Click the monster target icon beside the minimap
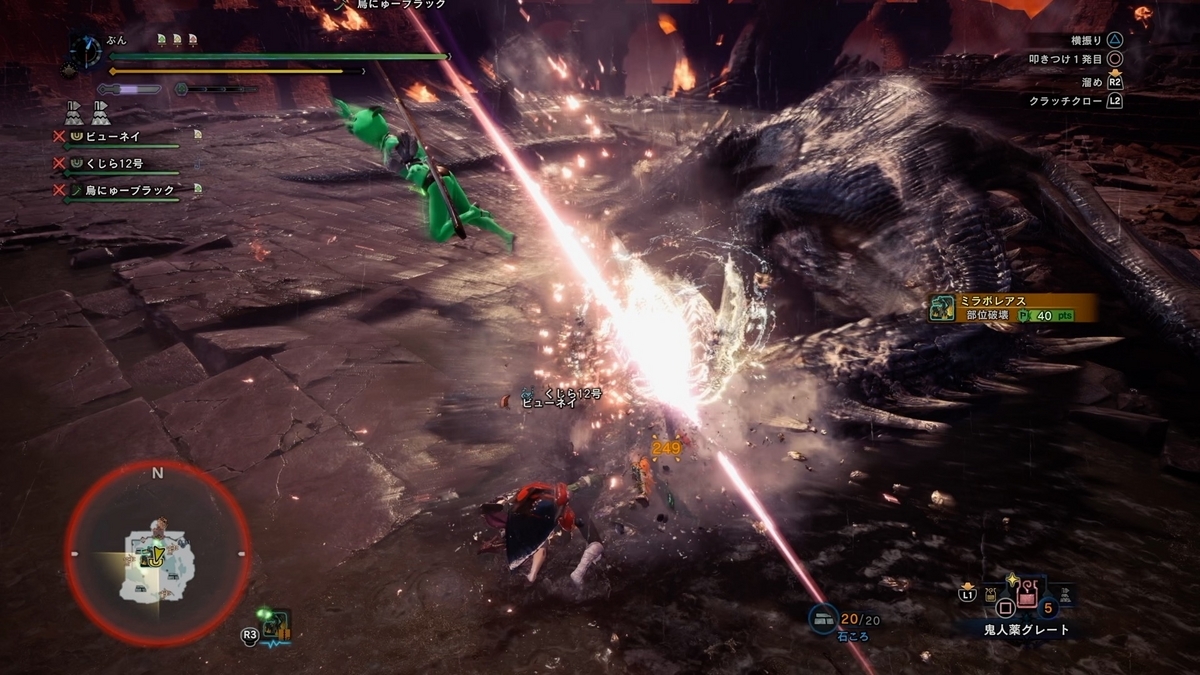The image size is (1200, 675). point(275,628)
